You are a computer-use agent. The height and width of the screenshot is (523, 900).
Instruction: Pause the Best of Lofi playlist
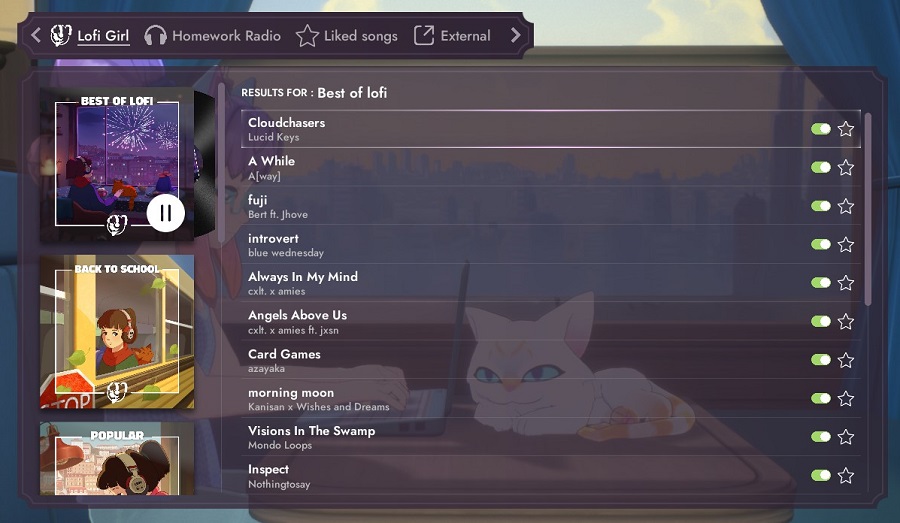tap(166, 212)
